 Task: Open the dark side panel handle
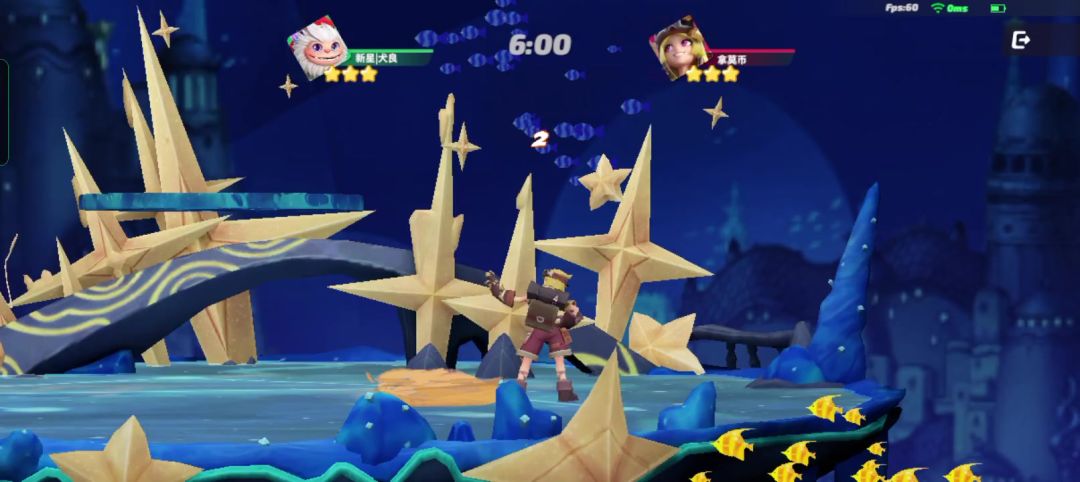pyautogui.click(x=4, y=112)
